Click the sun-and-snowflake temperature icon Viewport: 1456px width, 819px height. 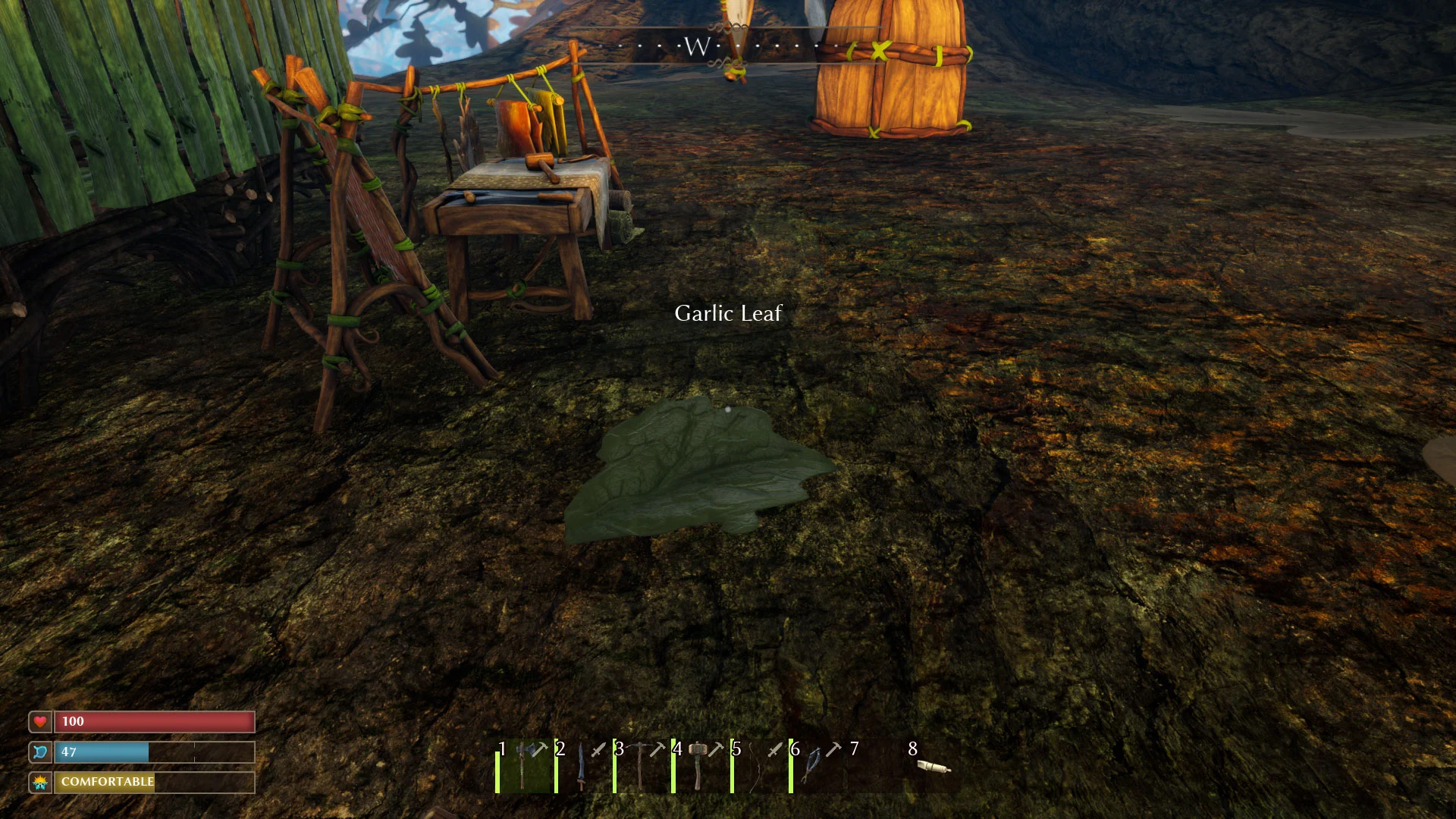pos(39,783)
